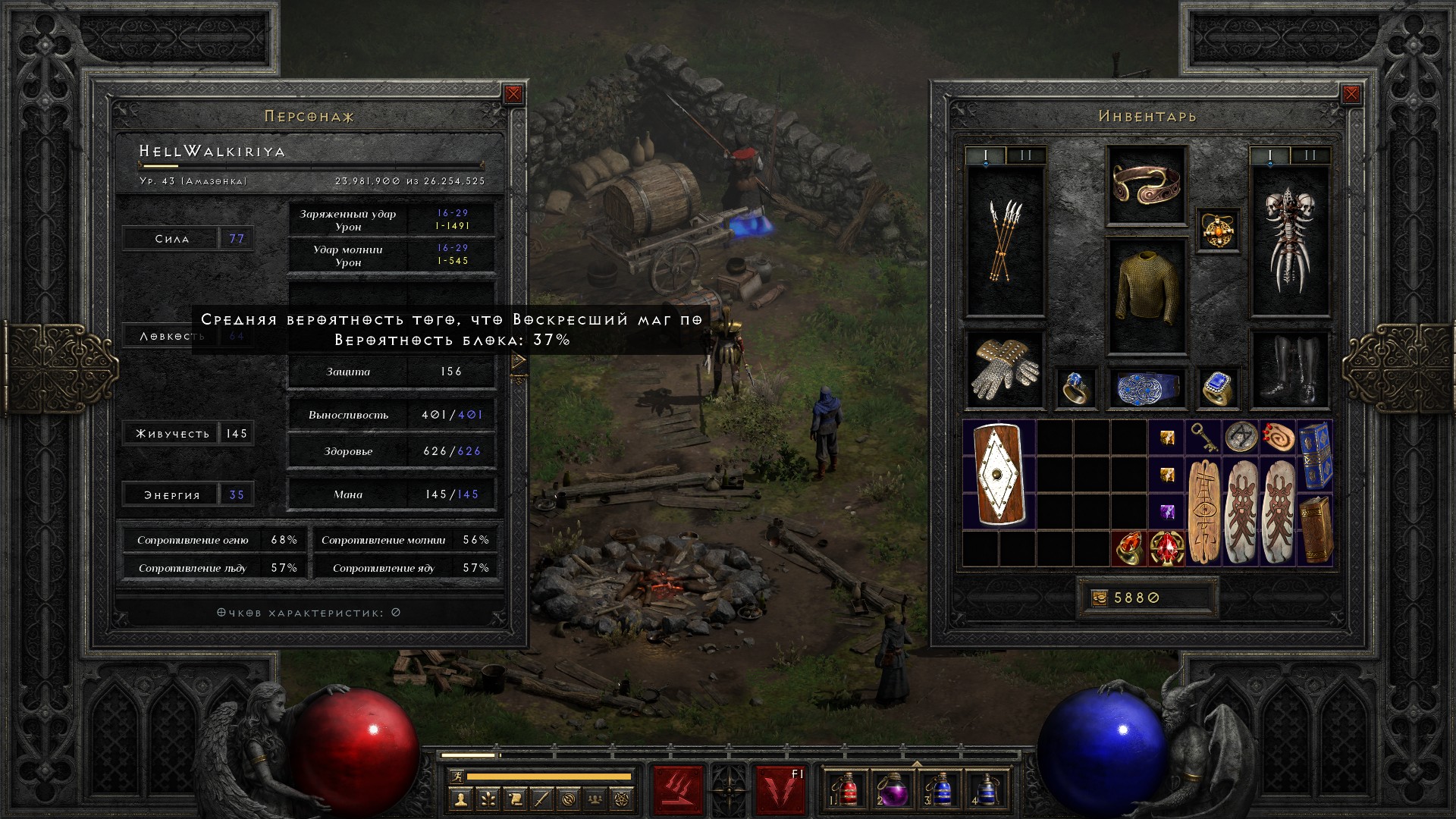
Task: Select the chain mail body armor
Action: tap(1146, 296)
